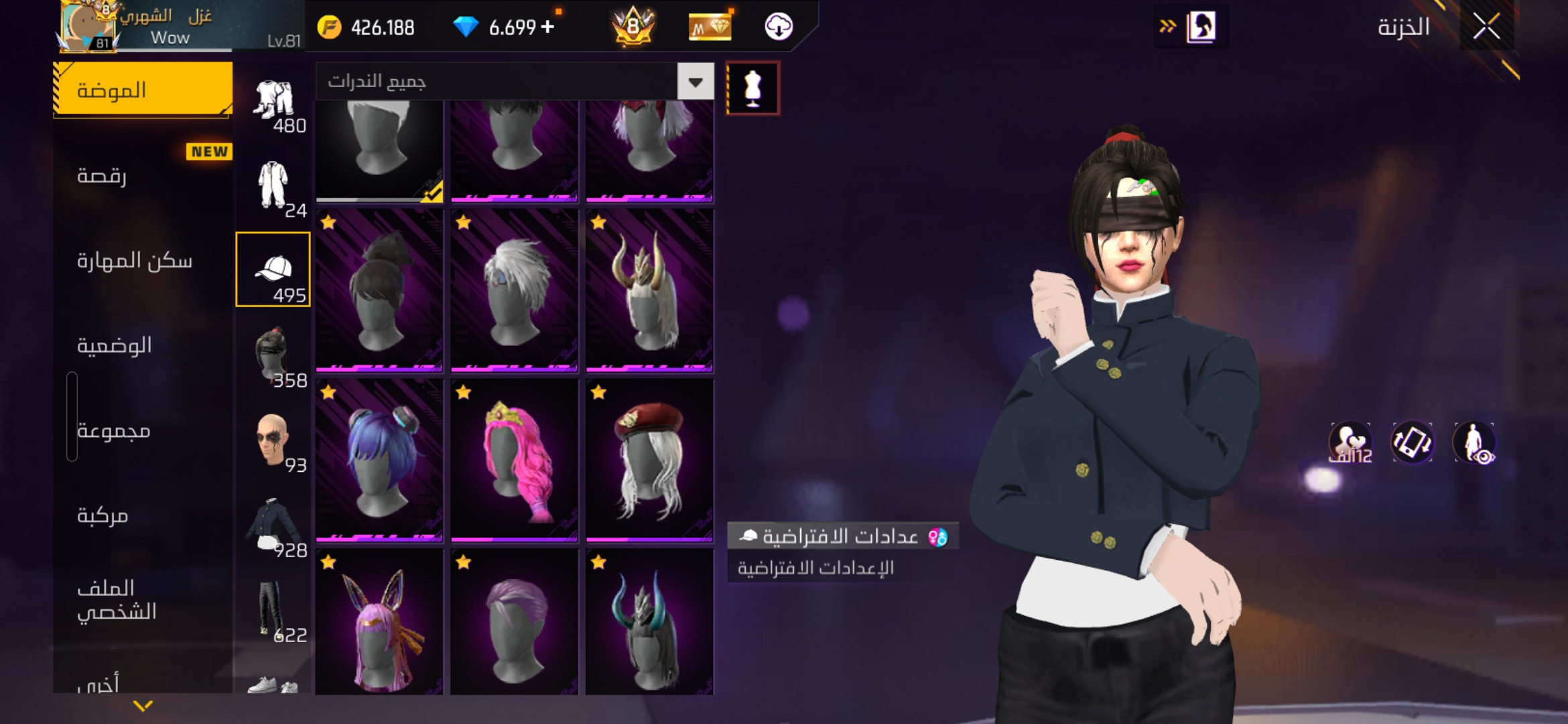Open the cloud download icon
Viewport: 1568px width, 724px height.
click(x=779, y=27)
